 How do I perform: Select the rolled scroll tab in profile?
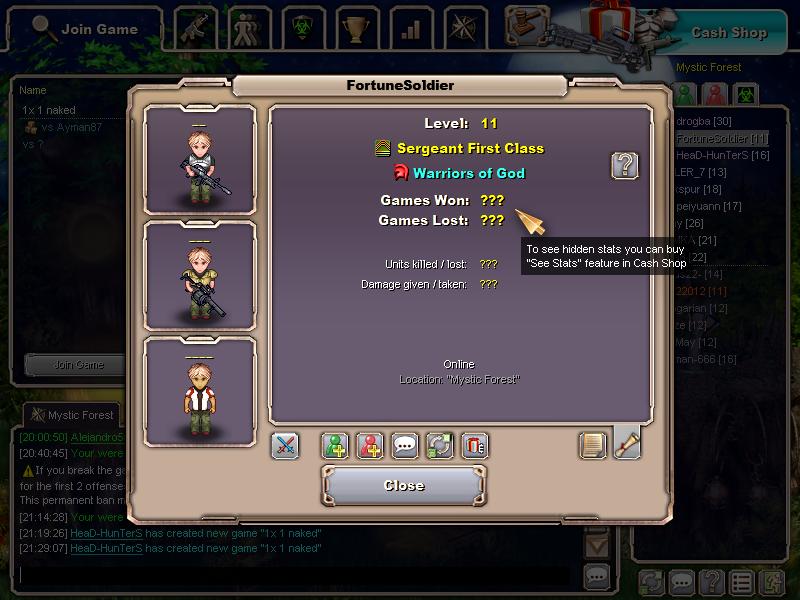tap(627, 443)
